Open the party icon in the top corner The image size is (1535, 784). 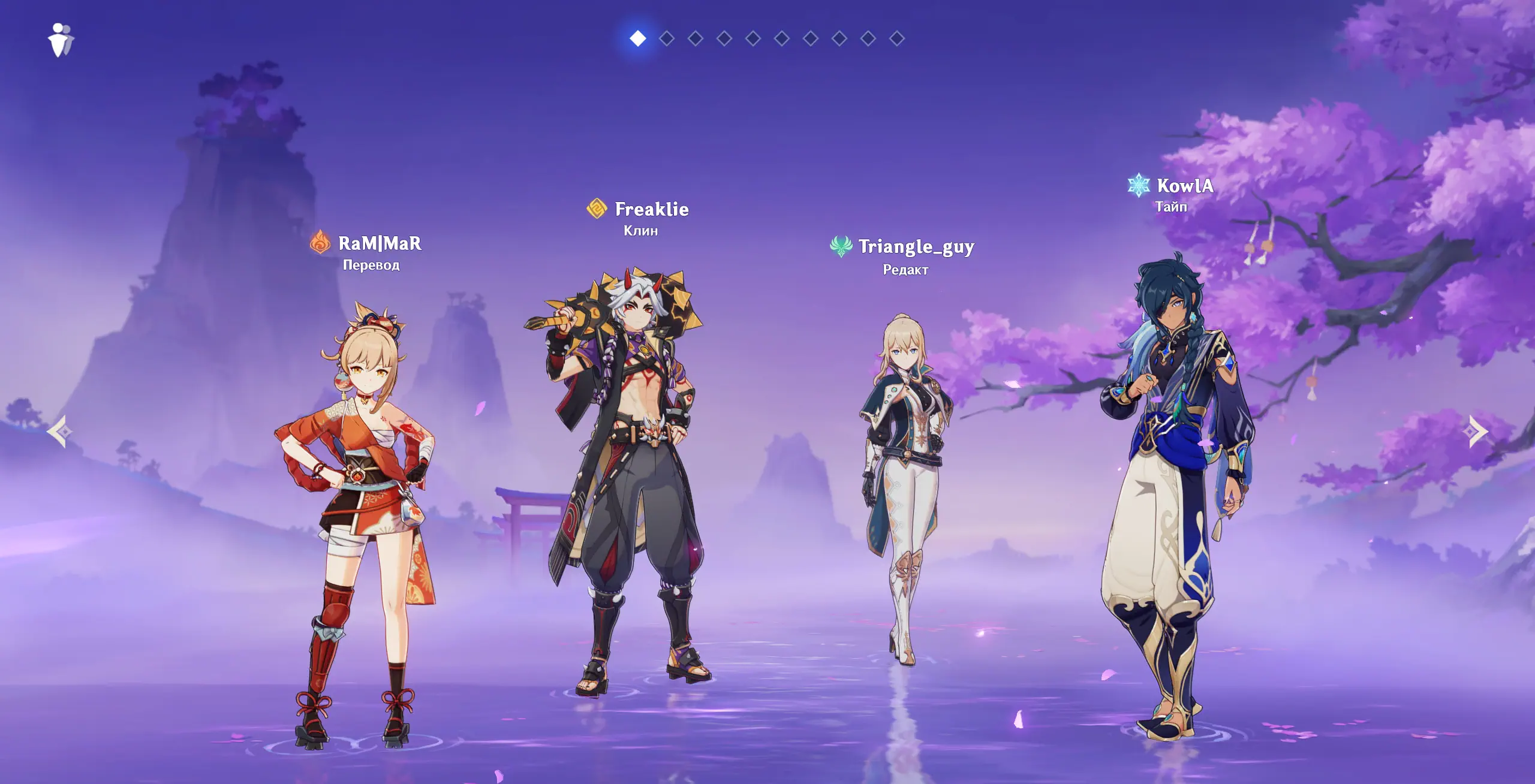pyautogui.click(x=61, y=40)
